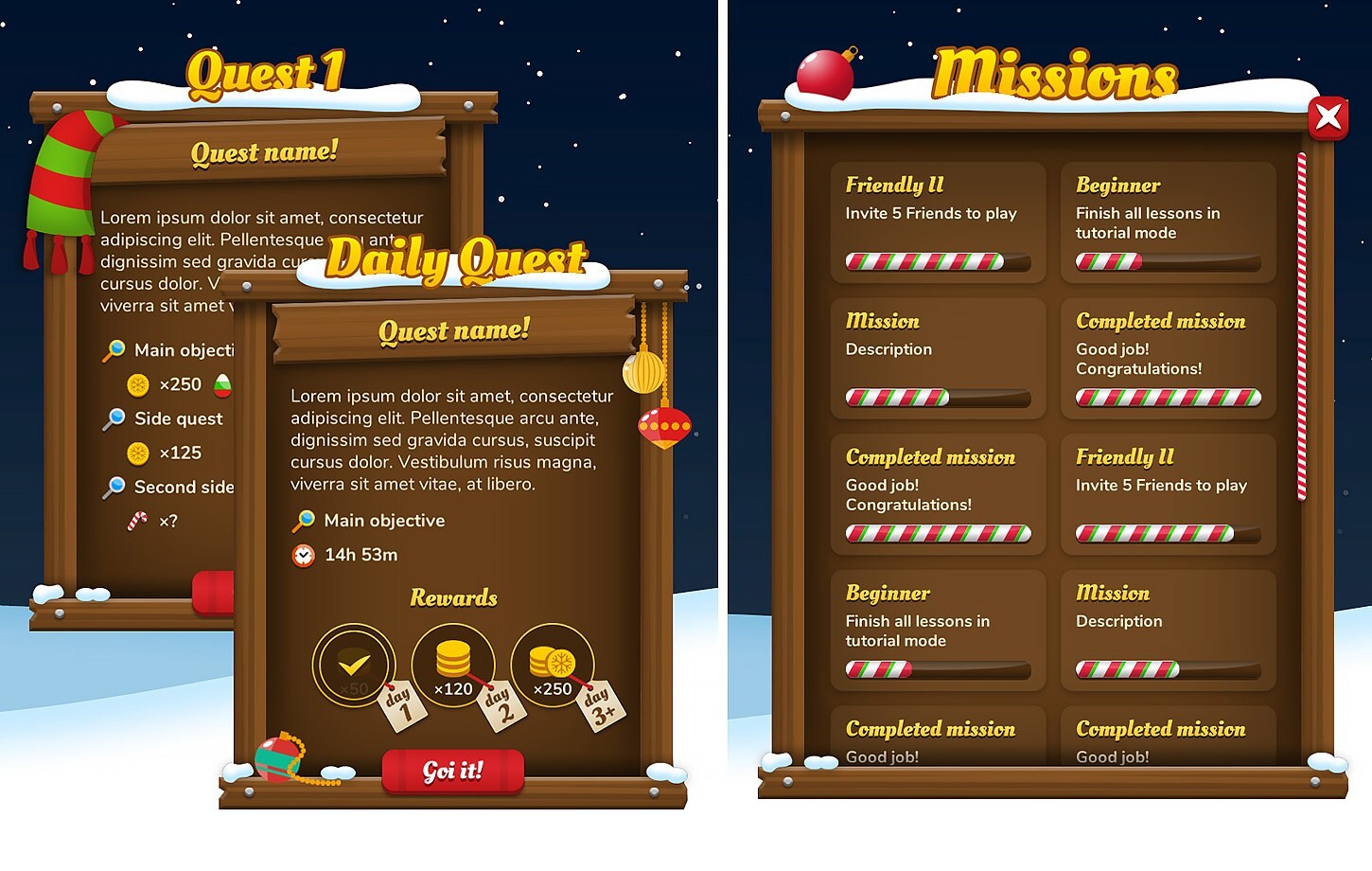Select the day 3+ coins reward icon
Screen dimensions: 1372x871
pos(553,663)
